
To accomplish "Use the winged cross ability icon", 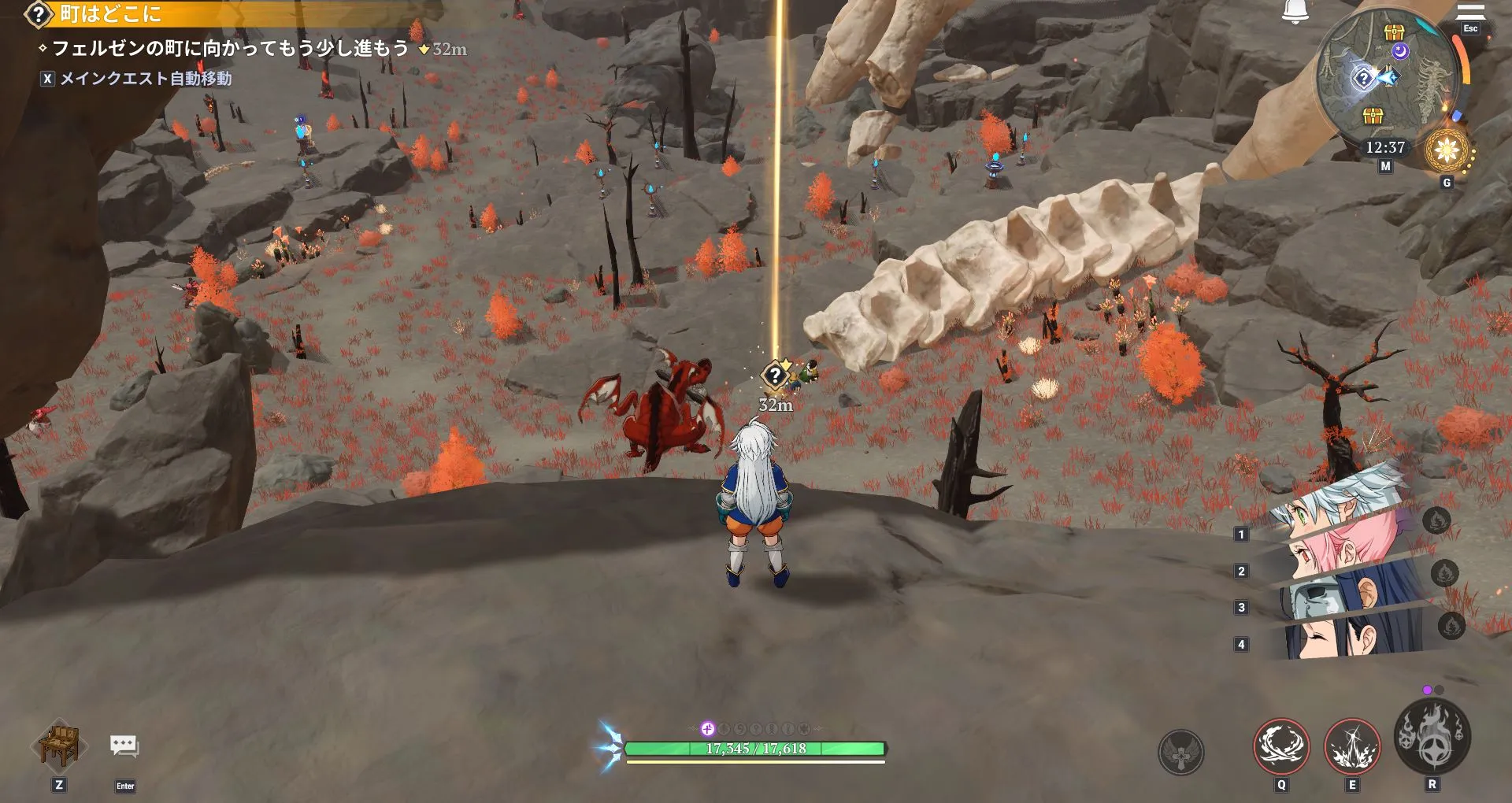I will [1180, 752].
